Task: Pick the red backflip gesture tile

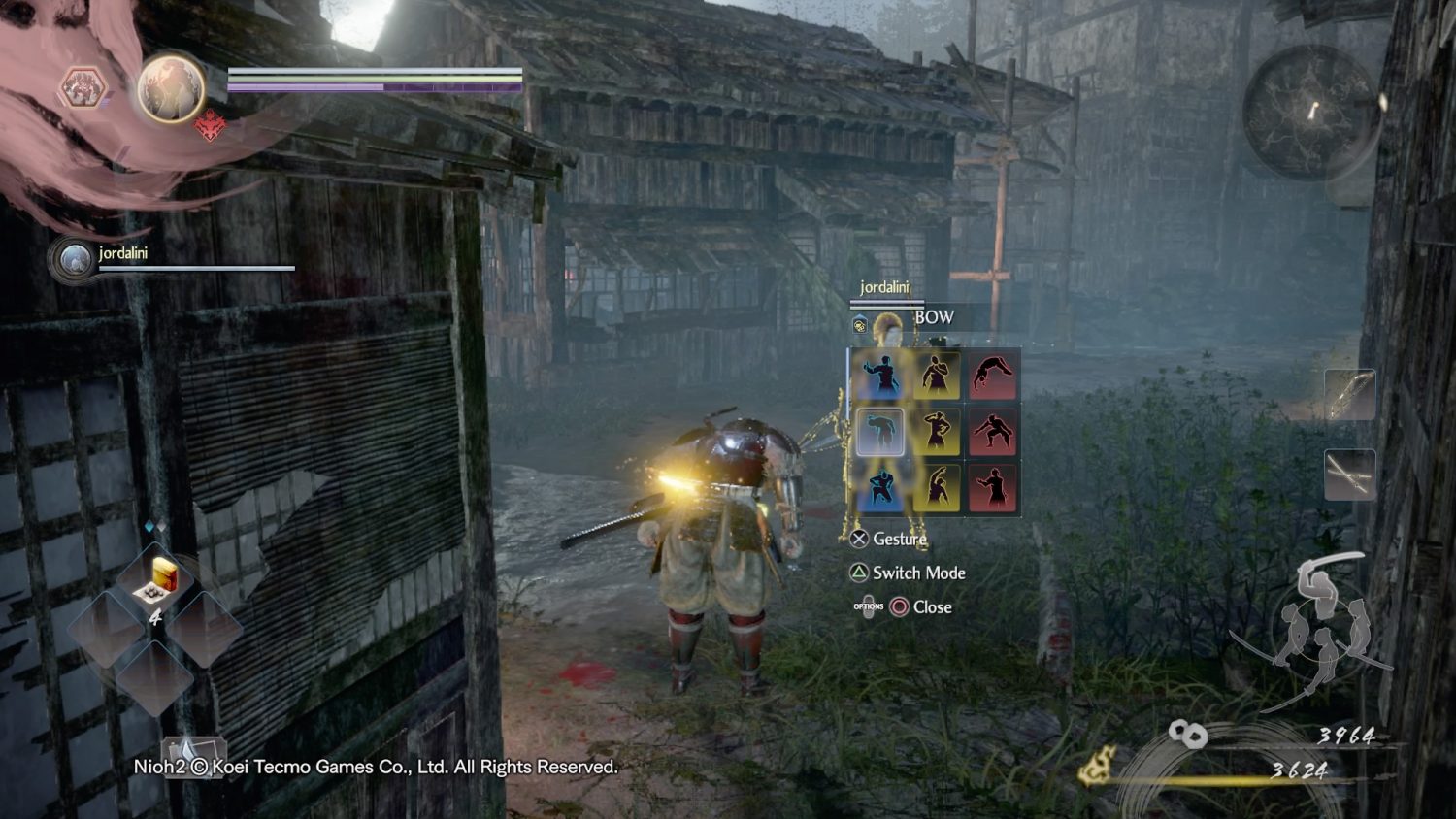Action: pyautogui.click(x=992, y=376)
